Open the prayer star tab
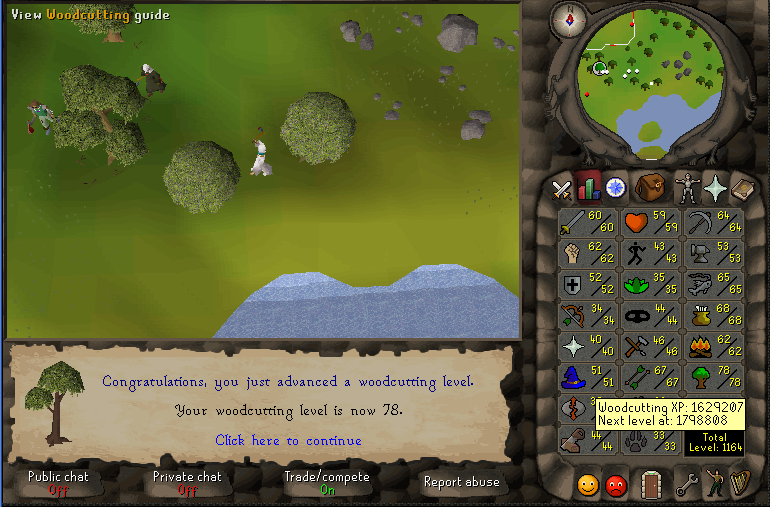 click(716, 187)
